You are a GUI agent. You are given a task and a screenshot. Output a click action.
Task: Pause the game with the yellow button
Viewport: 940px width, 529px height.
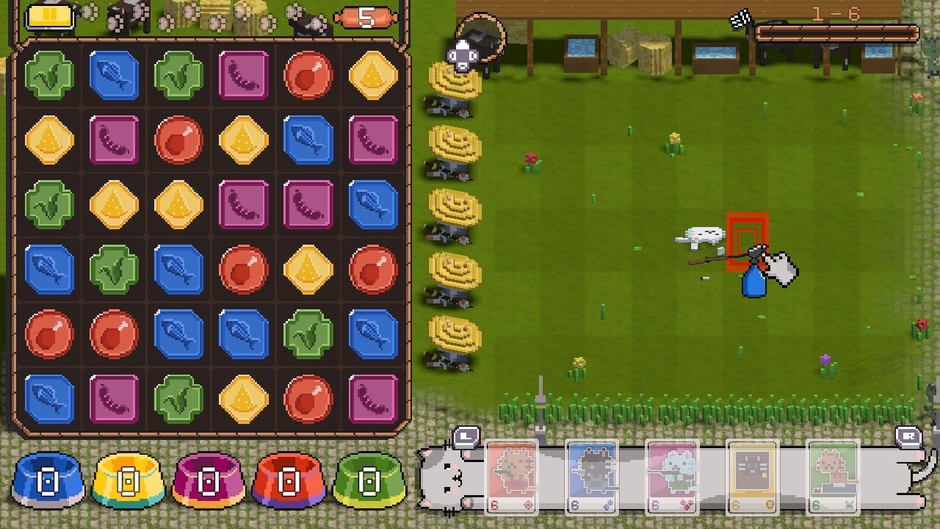tap(43, 16)
